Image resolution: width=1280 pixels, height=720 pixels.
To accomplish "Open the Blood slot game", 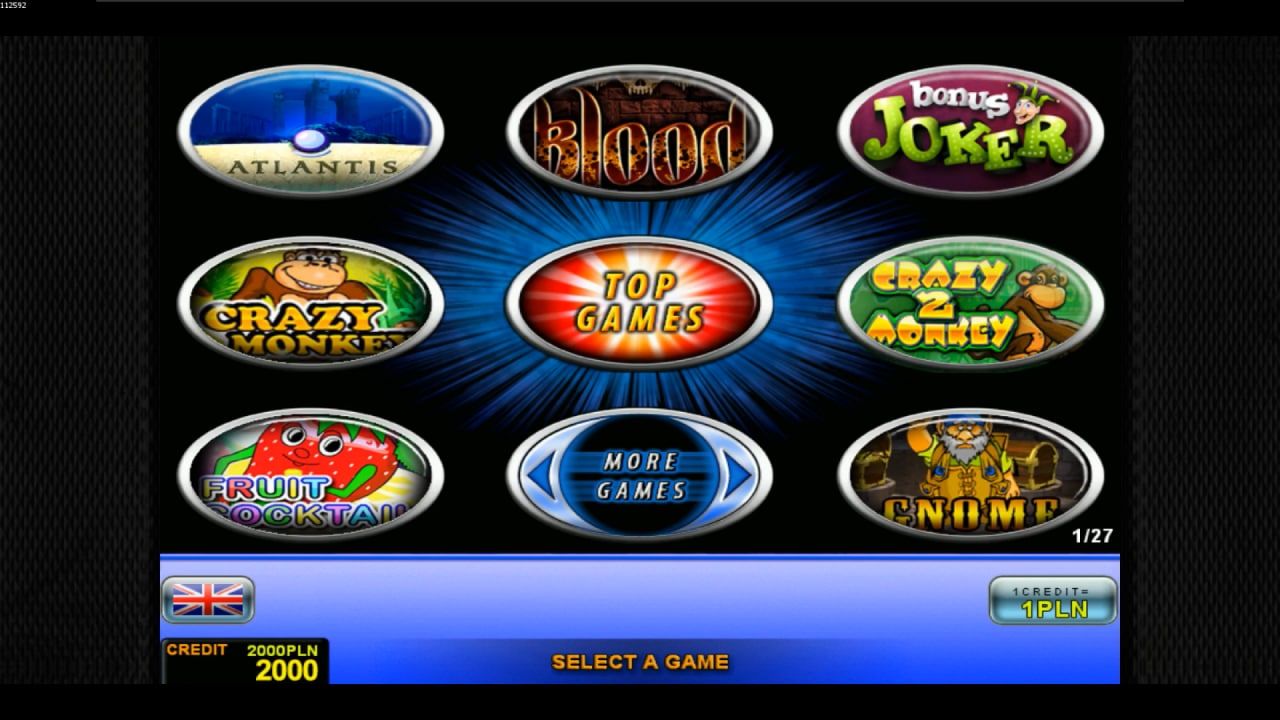I will point(639,131).
